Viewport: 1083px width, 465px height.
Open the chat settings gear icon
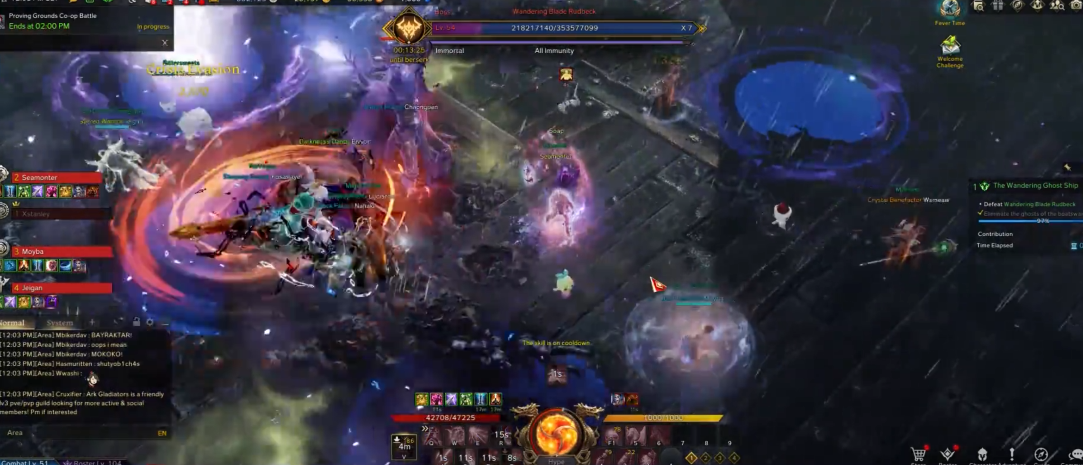click(150, 323)
